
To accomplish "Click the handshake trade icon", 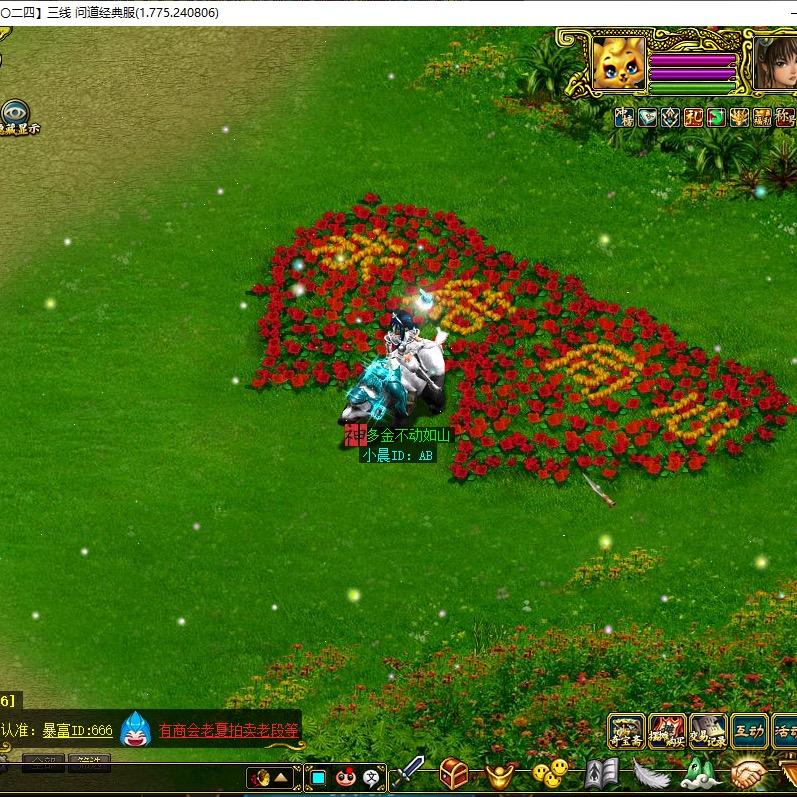I will (x=746, y=773).
